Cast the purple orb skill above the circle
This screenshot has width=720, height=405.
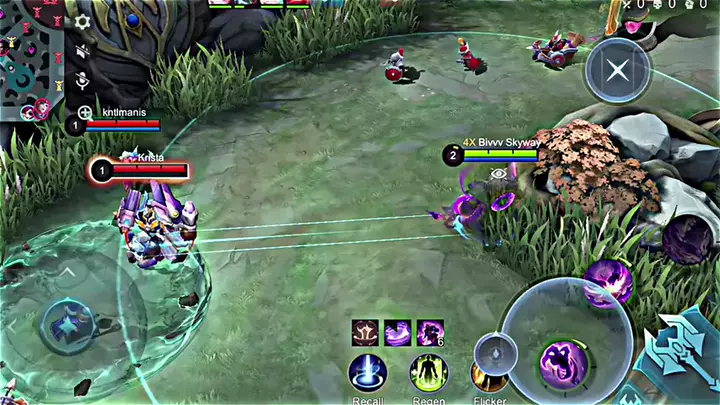click(x=607, y=281)
